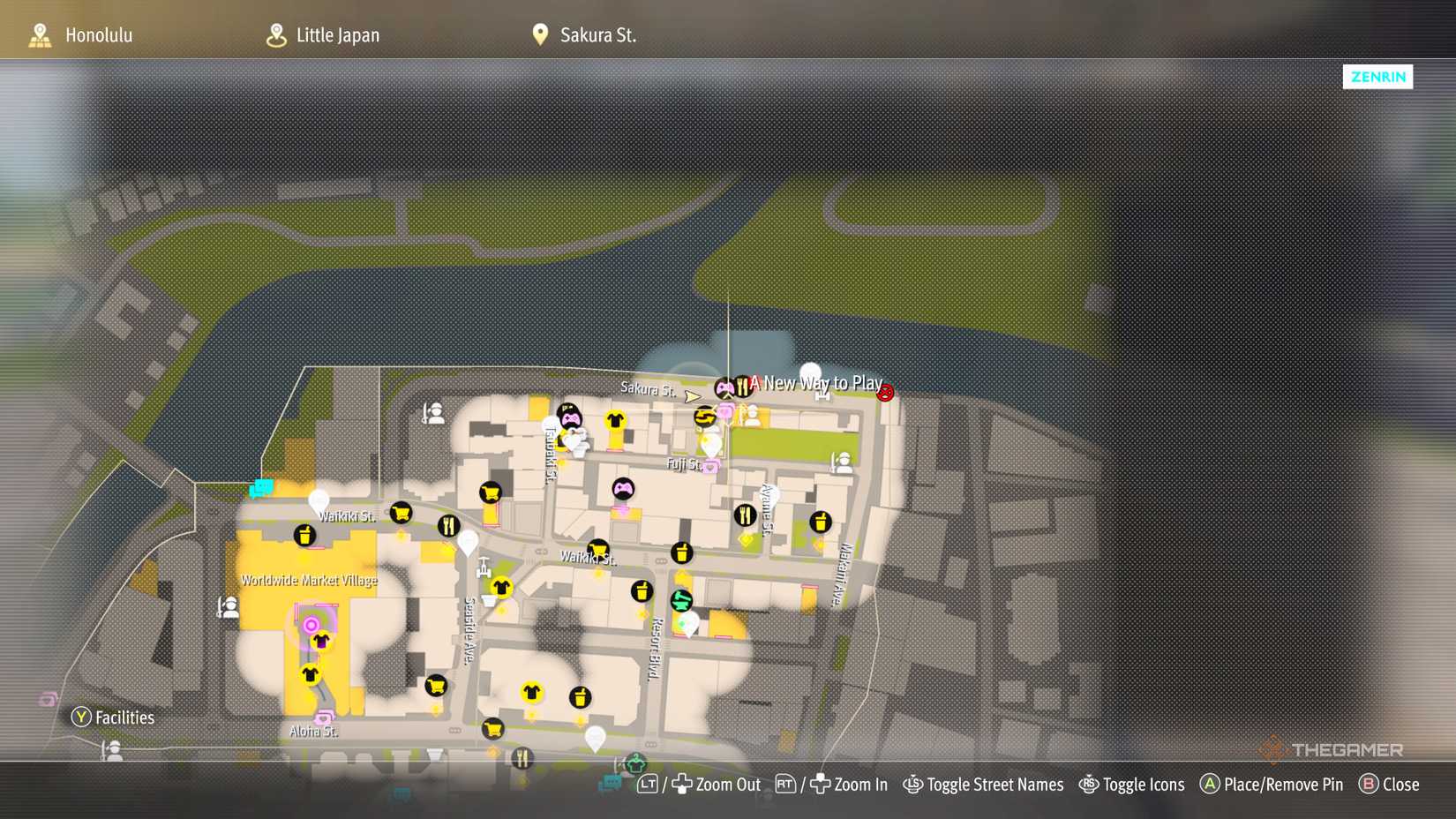Select the pink camera photo spot icon on Fuji St.
The height and width of the screenshot is (819, 1456).
pyautogui.click(x=712, y=465)
